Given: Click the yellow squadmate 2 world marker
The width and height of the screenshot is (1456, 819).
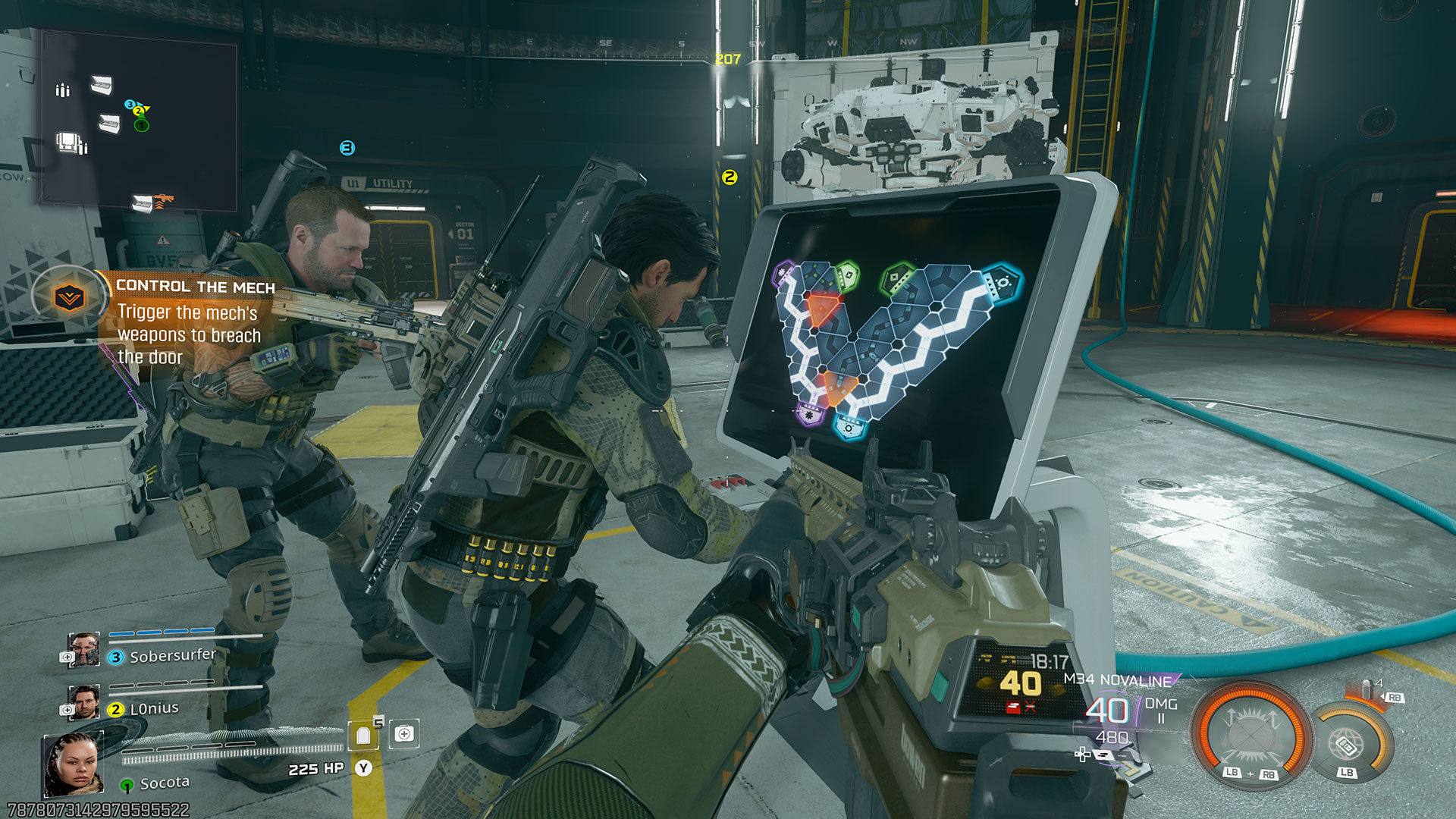Looking at the screenshot, I should point(730,177).
